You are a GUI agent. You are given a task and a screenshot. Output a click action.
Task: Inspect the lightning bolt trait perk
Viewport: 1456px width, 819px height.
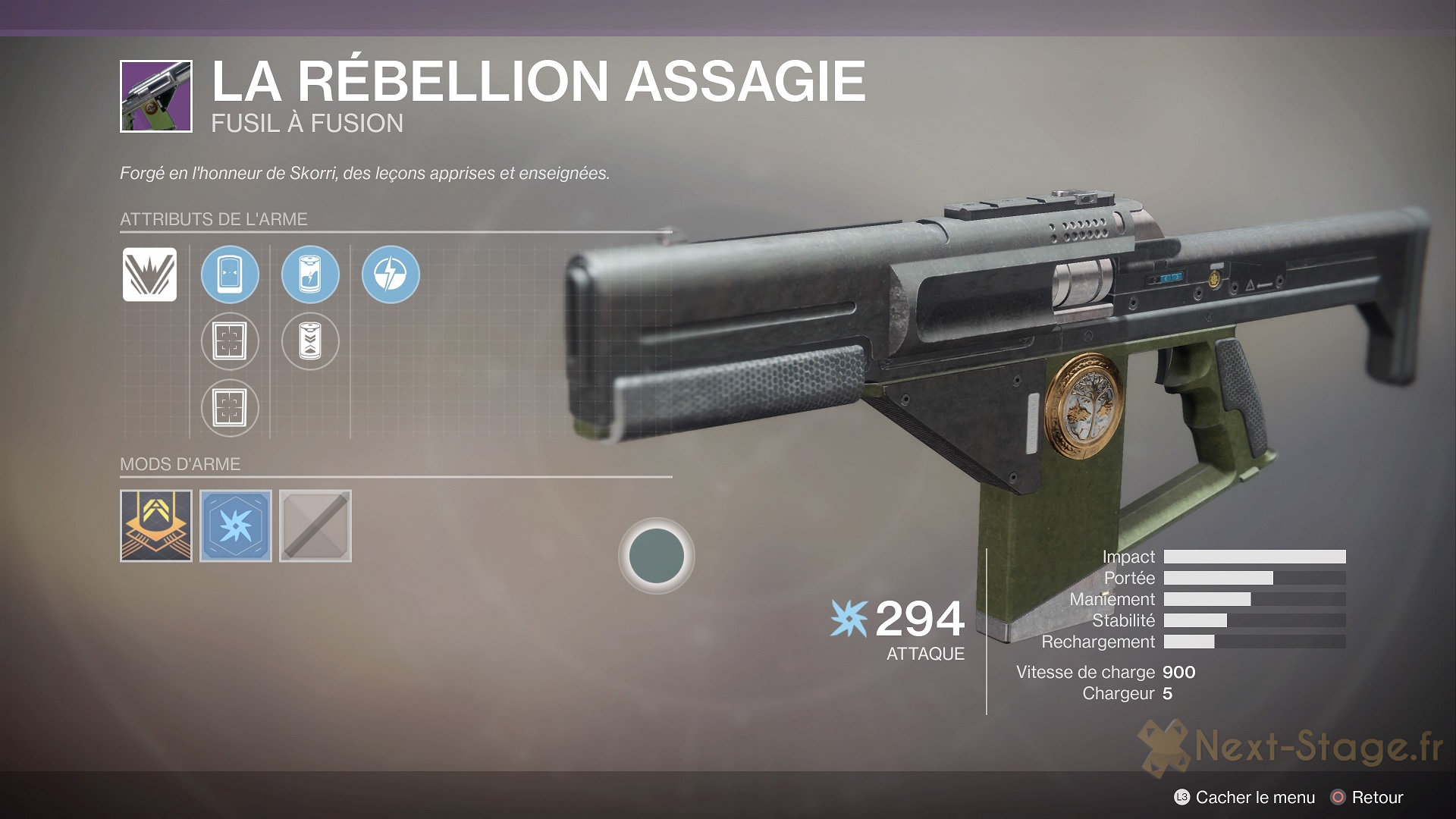[x=391, y=275]
